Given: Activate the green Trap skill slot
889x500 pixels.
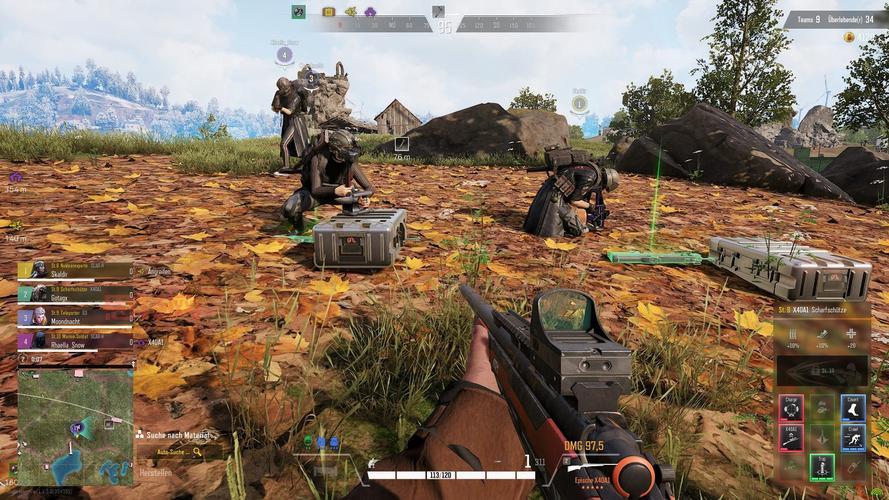Looking at the screenshot, I should tap(822, 467).
